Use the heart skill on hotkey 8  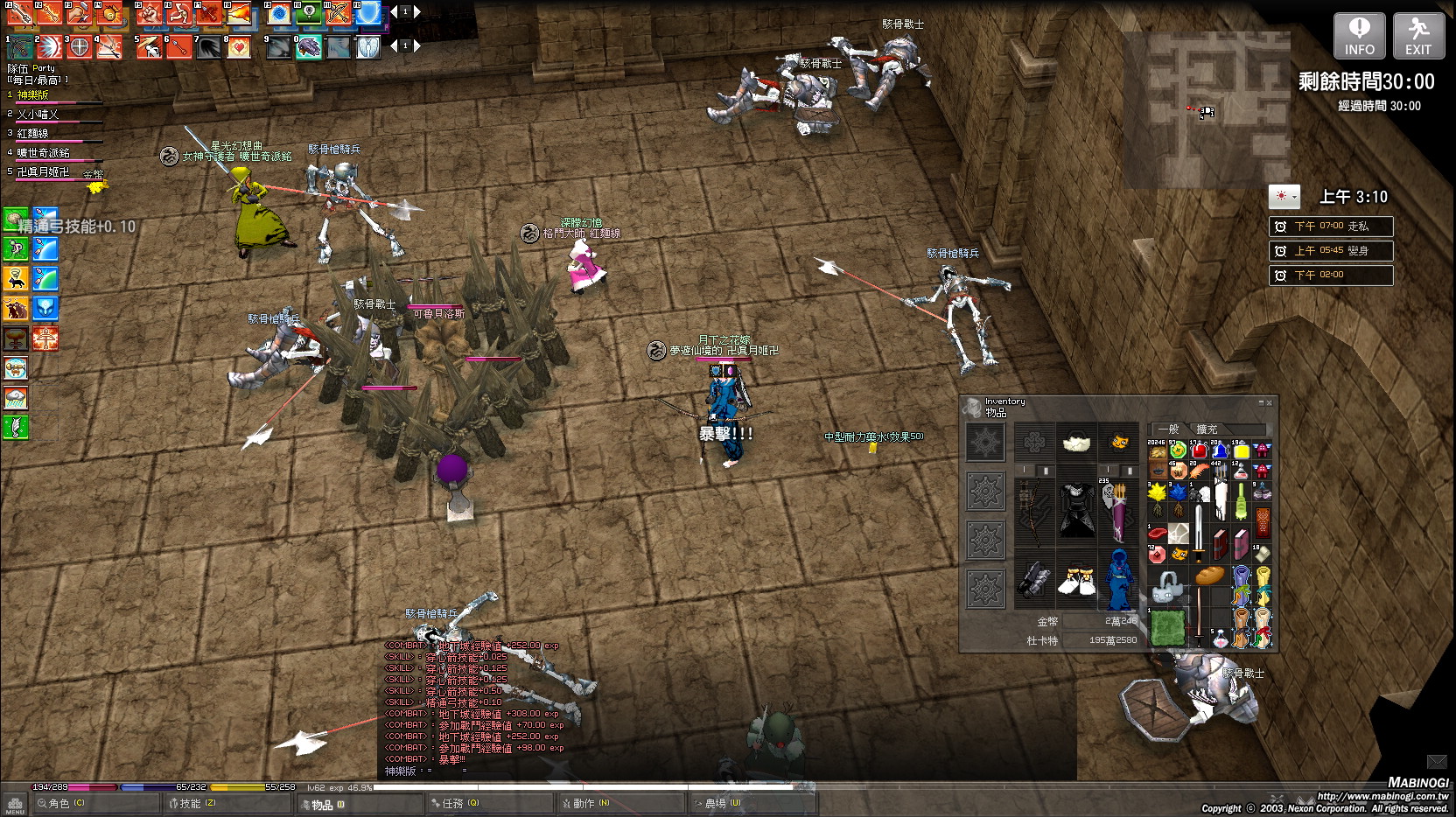click(x=238, y=47)
